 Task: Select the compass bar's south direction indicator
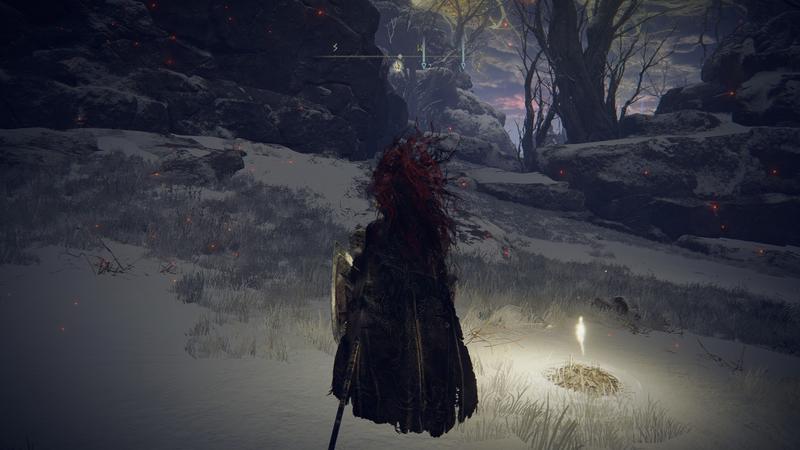coord(335,46)
